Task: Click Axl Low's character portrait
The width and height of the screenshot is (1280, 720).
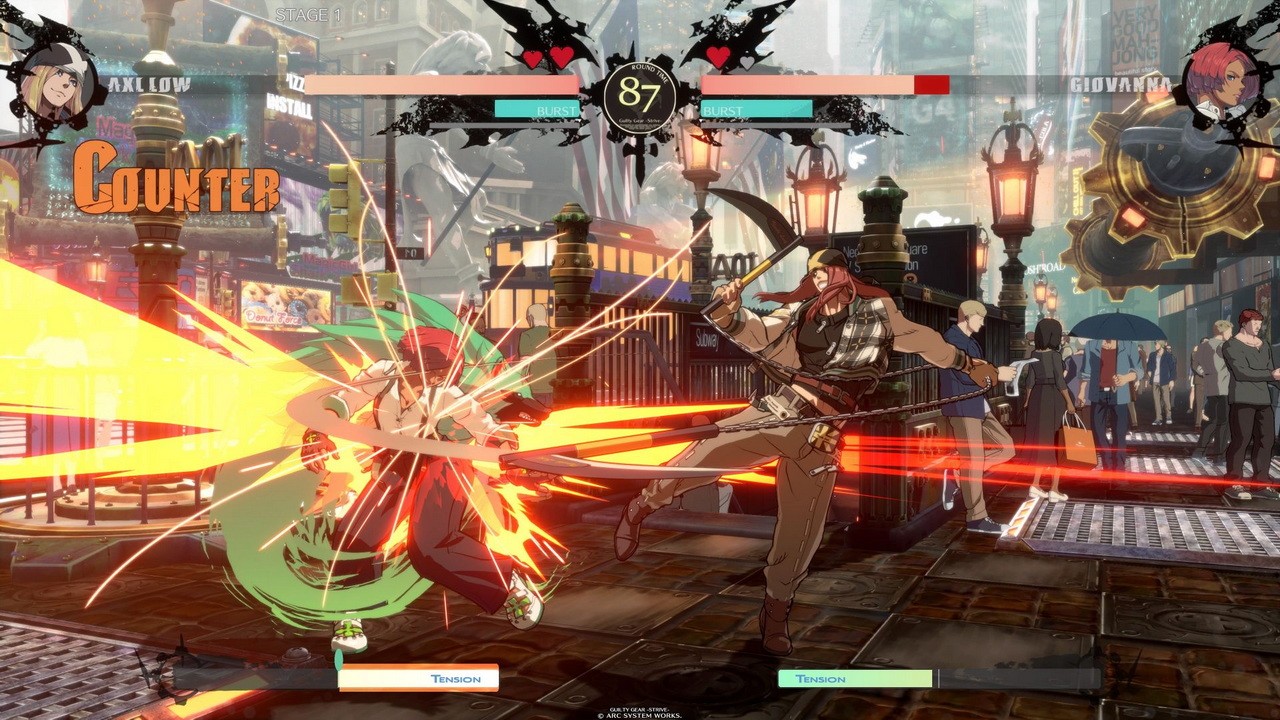Action: coord(56,80)
